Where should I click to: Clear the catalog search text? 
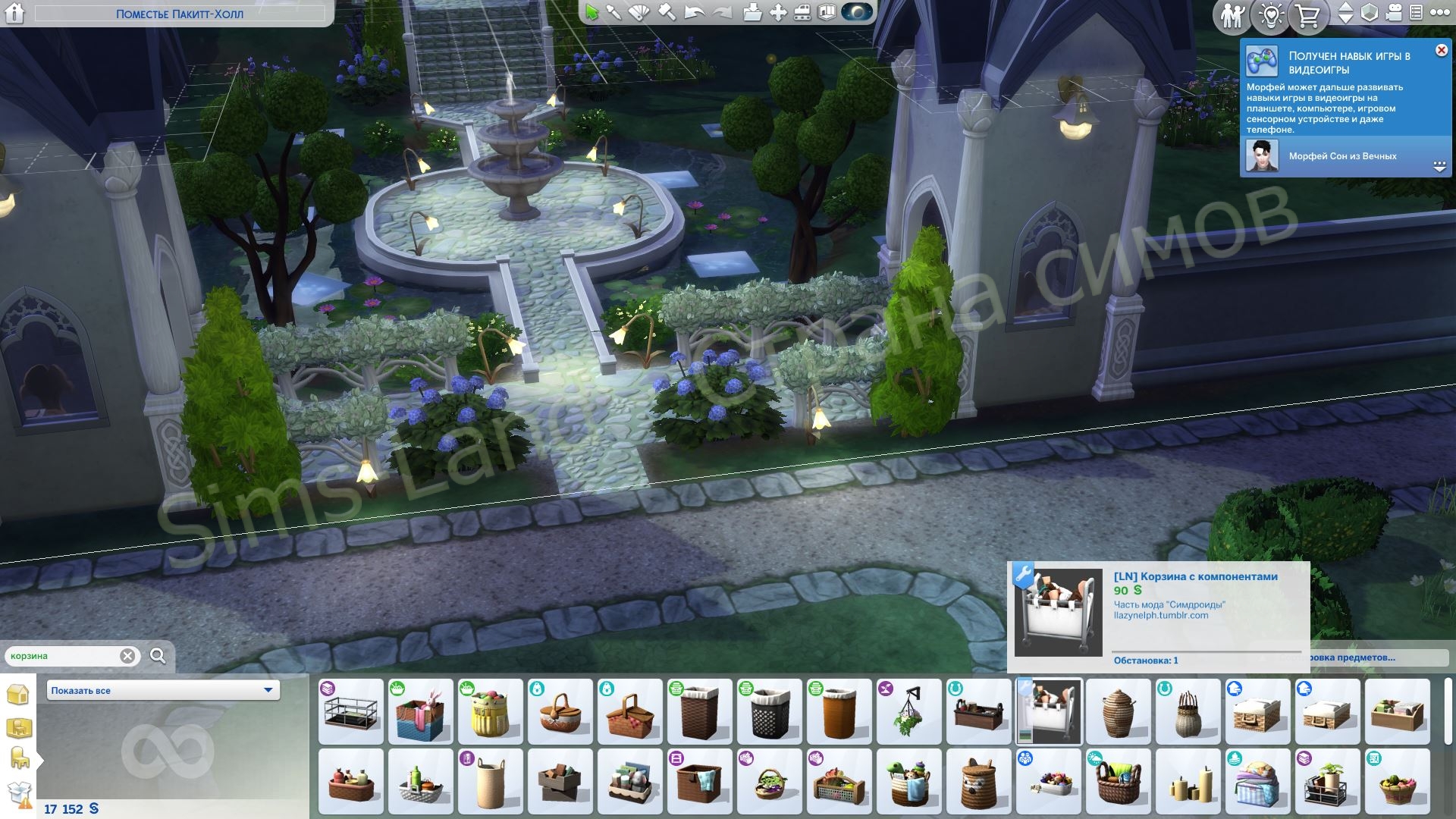(x=127, y=656)
